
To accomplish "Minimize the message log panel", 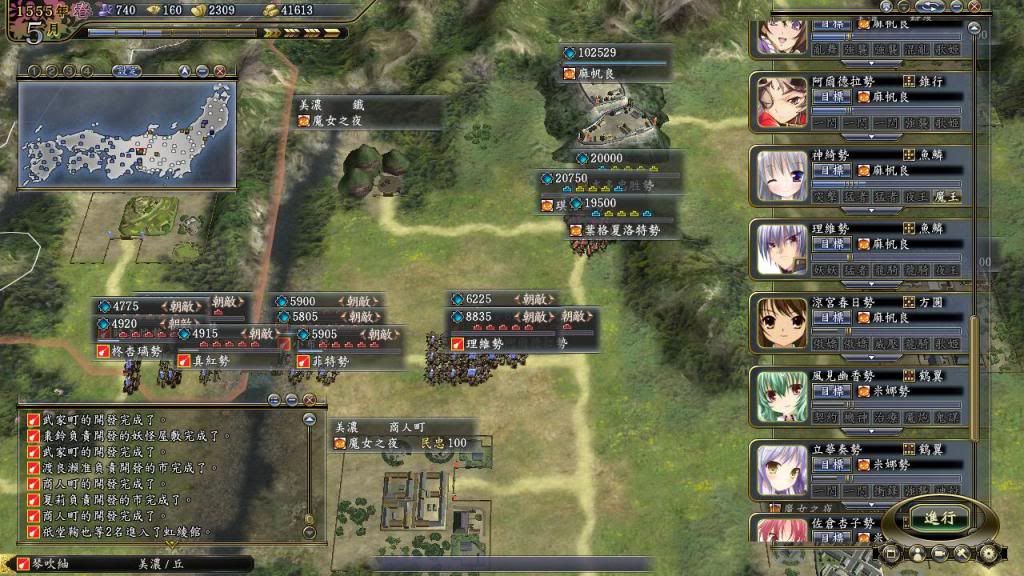I will (x=291, y=399).
